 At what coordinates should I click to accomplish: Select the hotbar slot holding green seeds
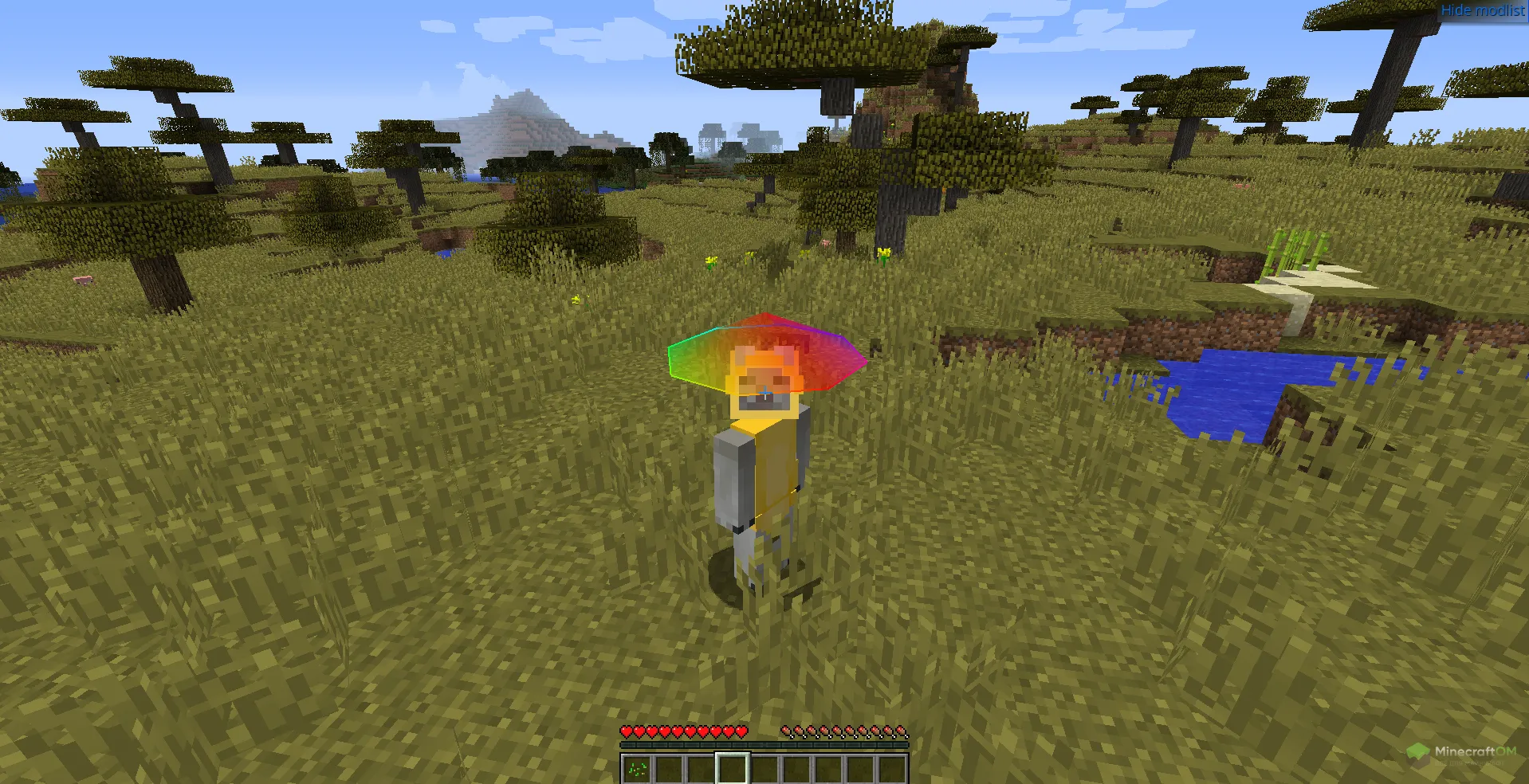click(637, 769)
